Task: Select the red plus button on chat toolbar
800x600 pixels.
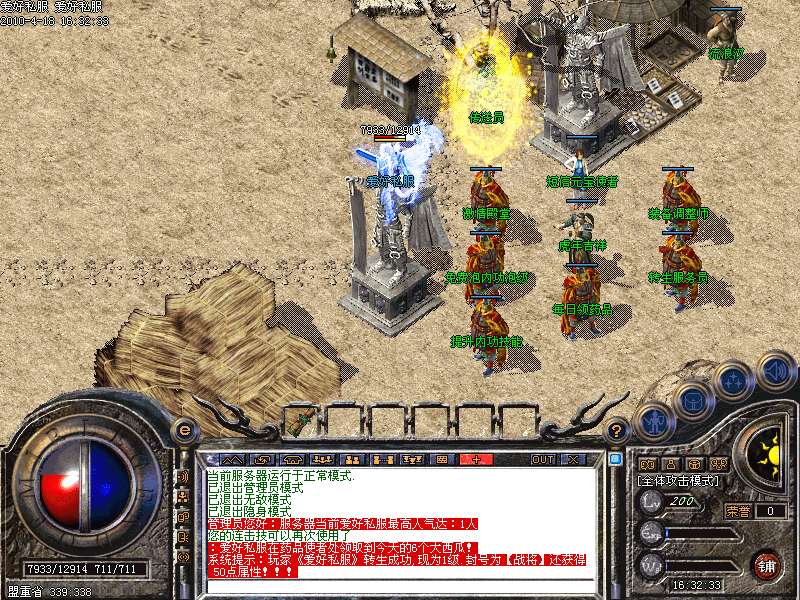Action: click(x=477, y=459)
